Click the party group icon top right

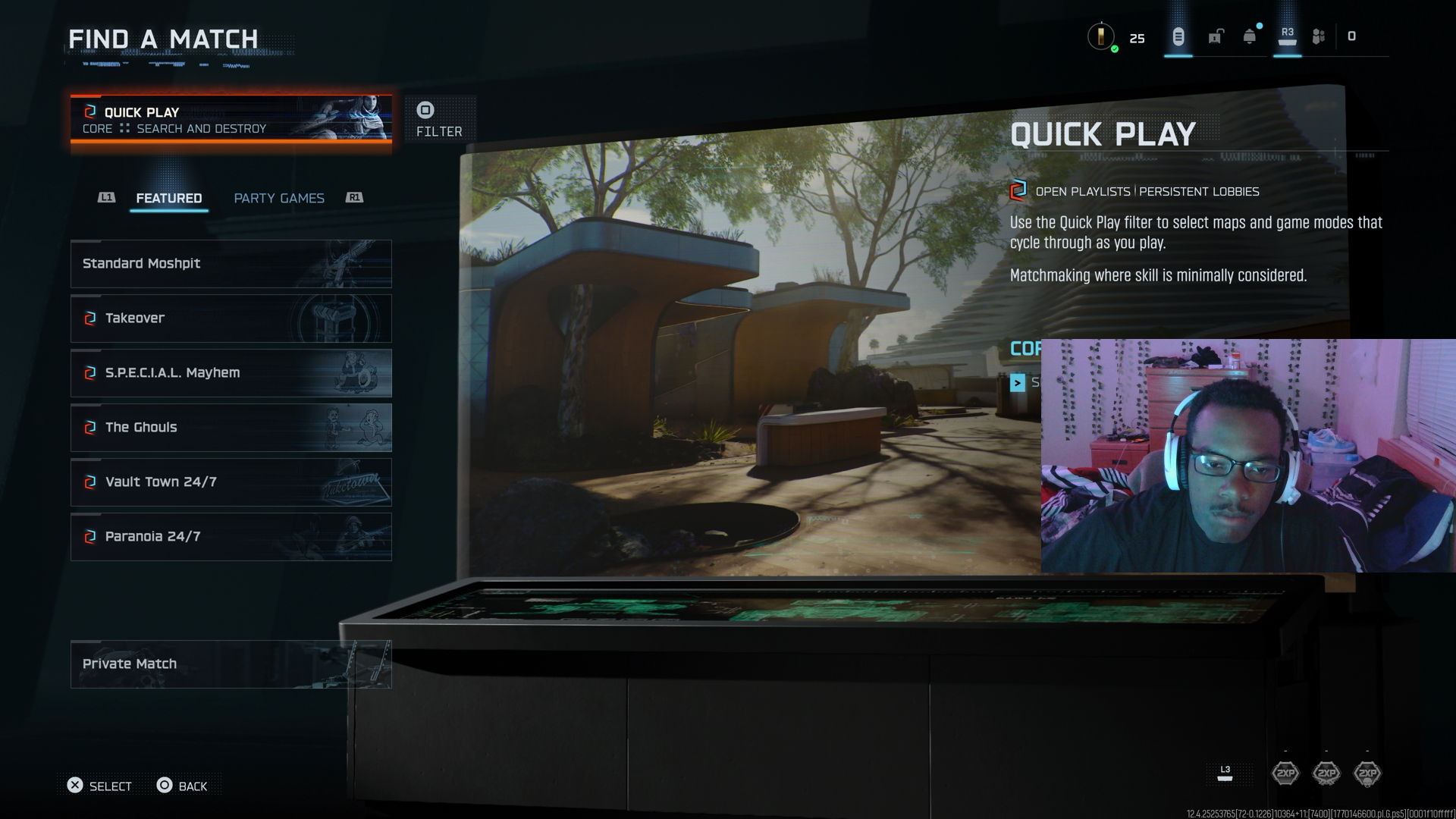pos(1318,36)
